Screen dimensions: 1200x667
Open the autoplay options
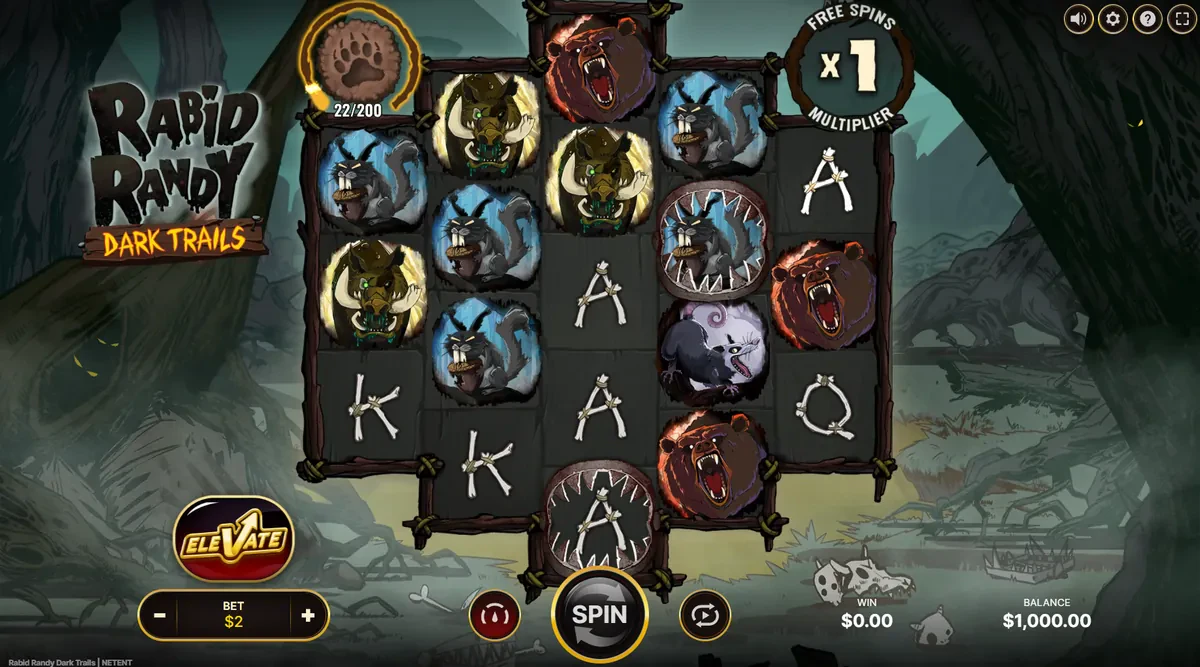pyautogui.click(x=705, y=615)
